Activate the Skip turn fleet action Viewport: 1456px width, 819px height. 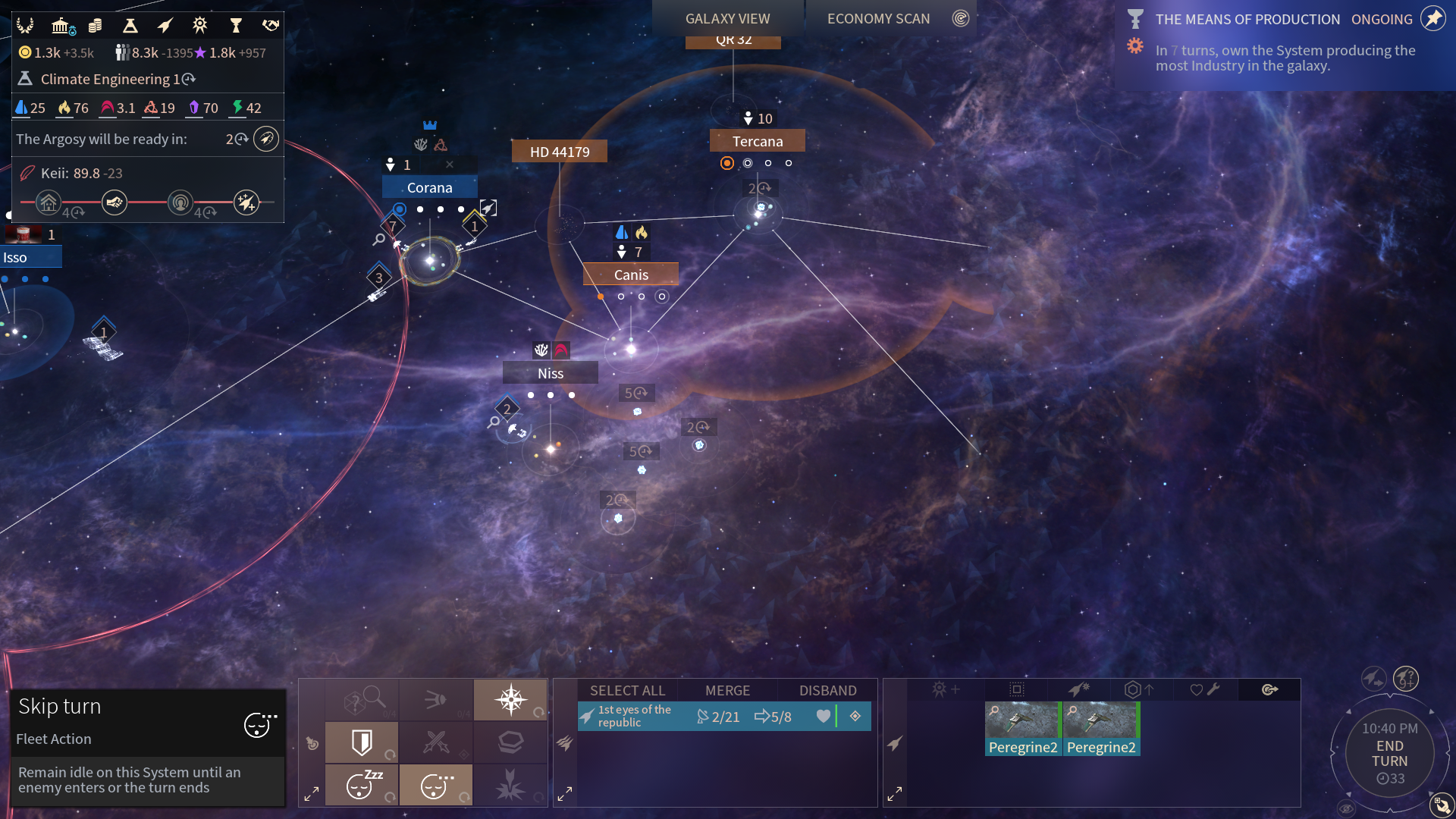435,785
